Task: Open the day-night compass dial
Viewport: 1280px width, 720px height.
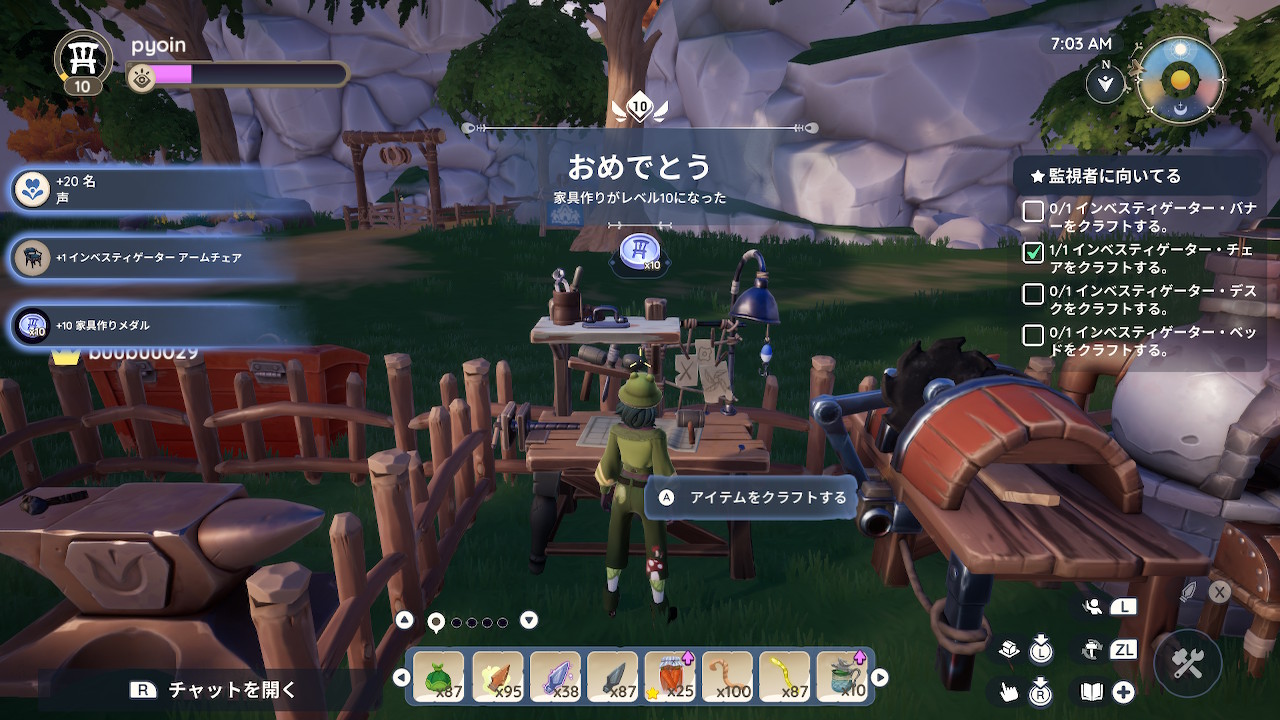Action: point(1180,80)
